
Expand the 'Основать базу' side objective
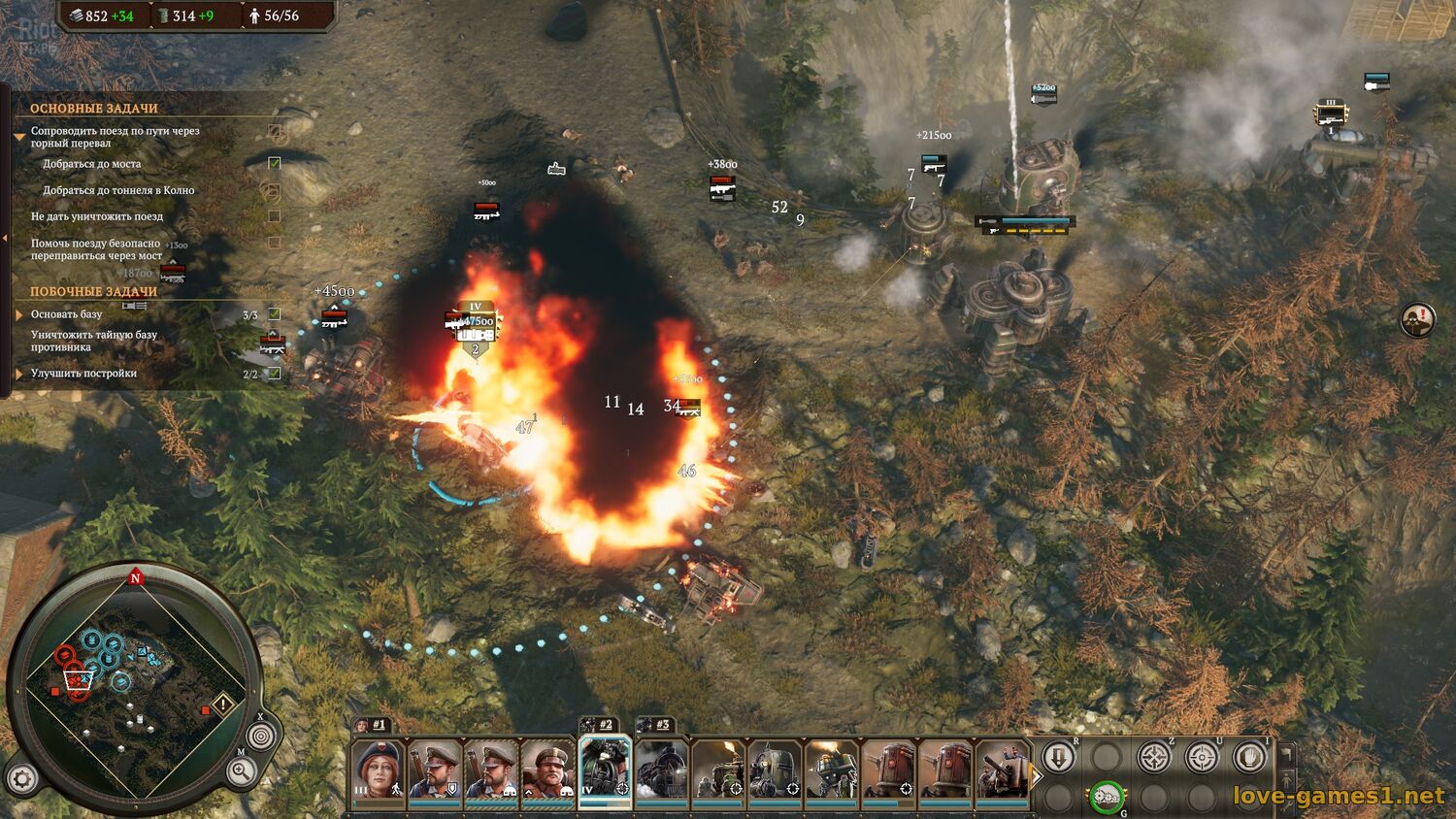click(19, 314)
